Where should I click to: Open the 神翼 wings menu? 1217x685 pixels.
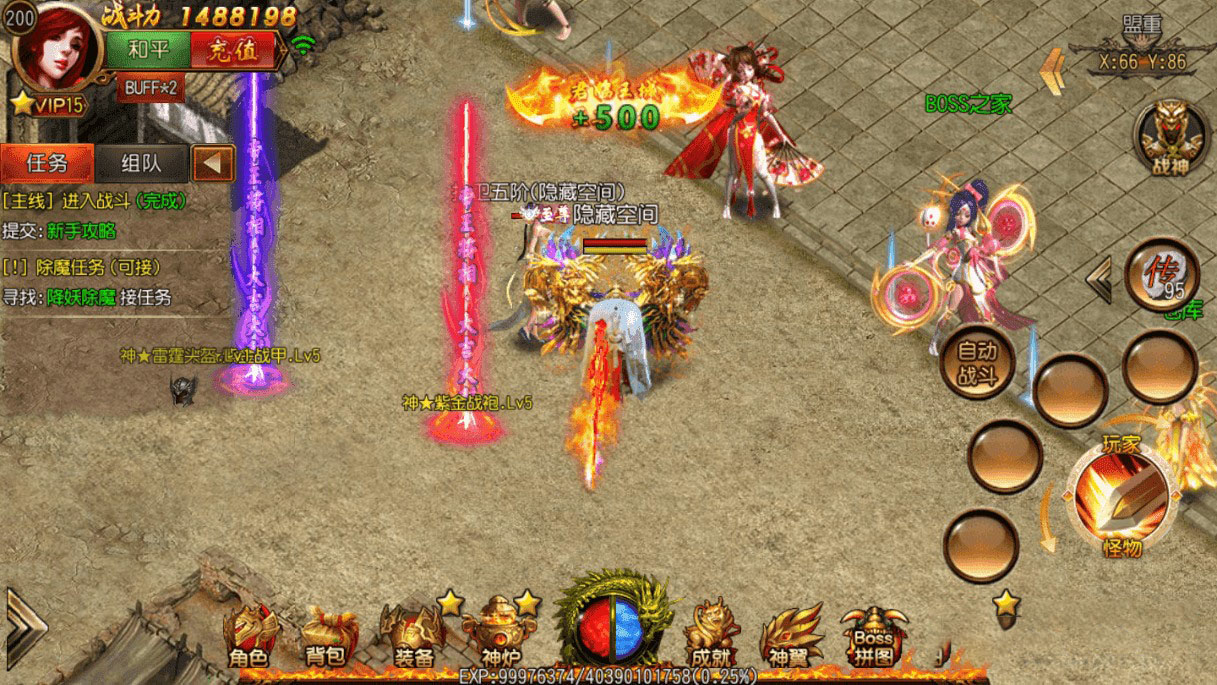pyautogui.click(x=790, y=636)
